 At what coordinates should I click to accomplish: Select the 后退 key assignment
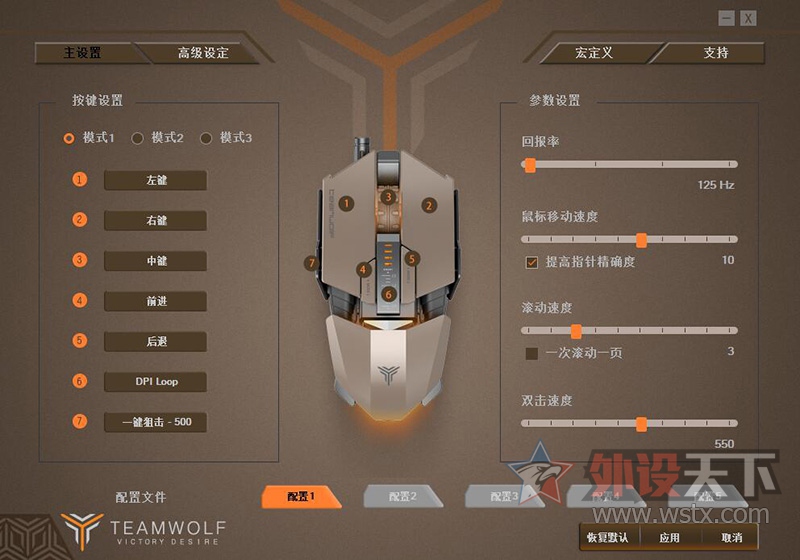pyautogui.click(x=155, y=341)
